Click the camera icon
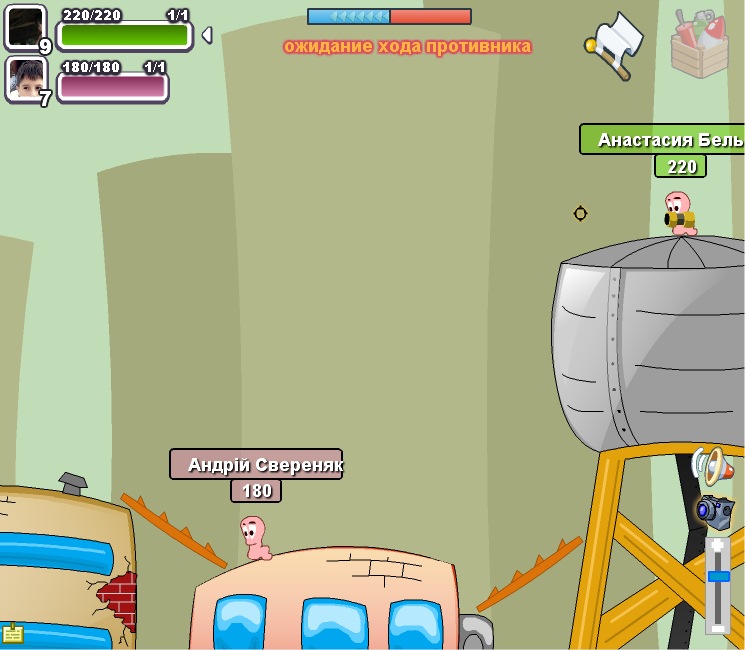 click(x=714, y=510)
